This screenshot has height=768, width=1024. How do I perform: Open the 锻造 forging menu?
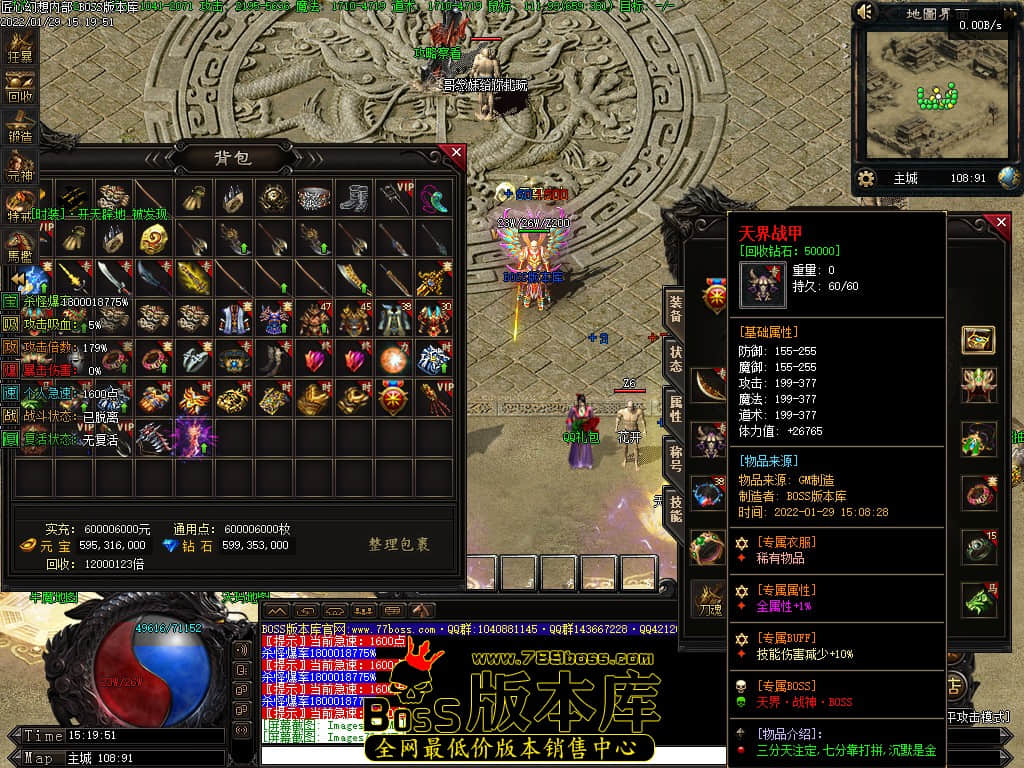[x=20, y=130]
